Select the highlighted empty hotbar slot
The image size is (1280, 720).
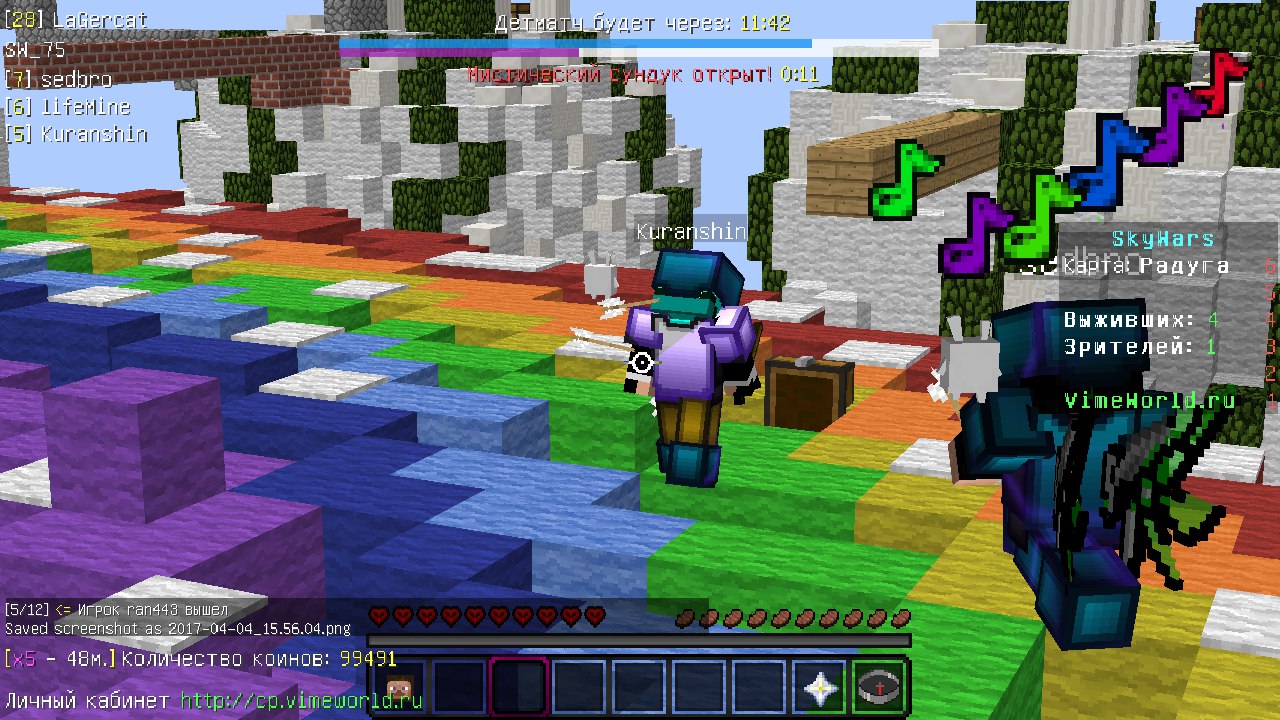pos(519,689)
